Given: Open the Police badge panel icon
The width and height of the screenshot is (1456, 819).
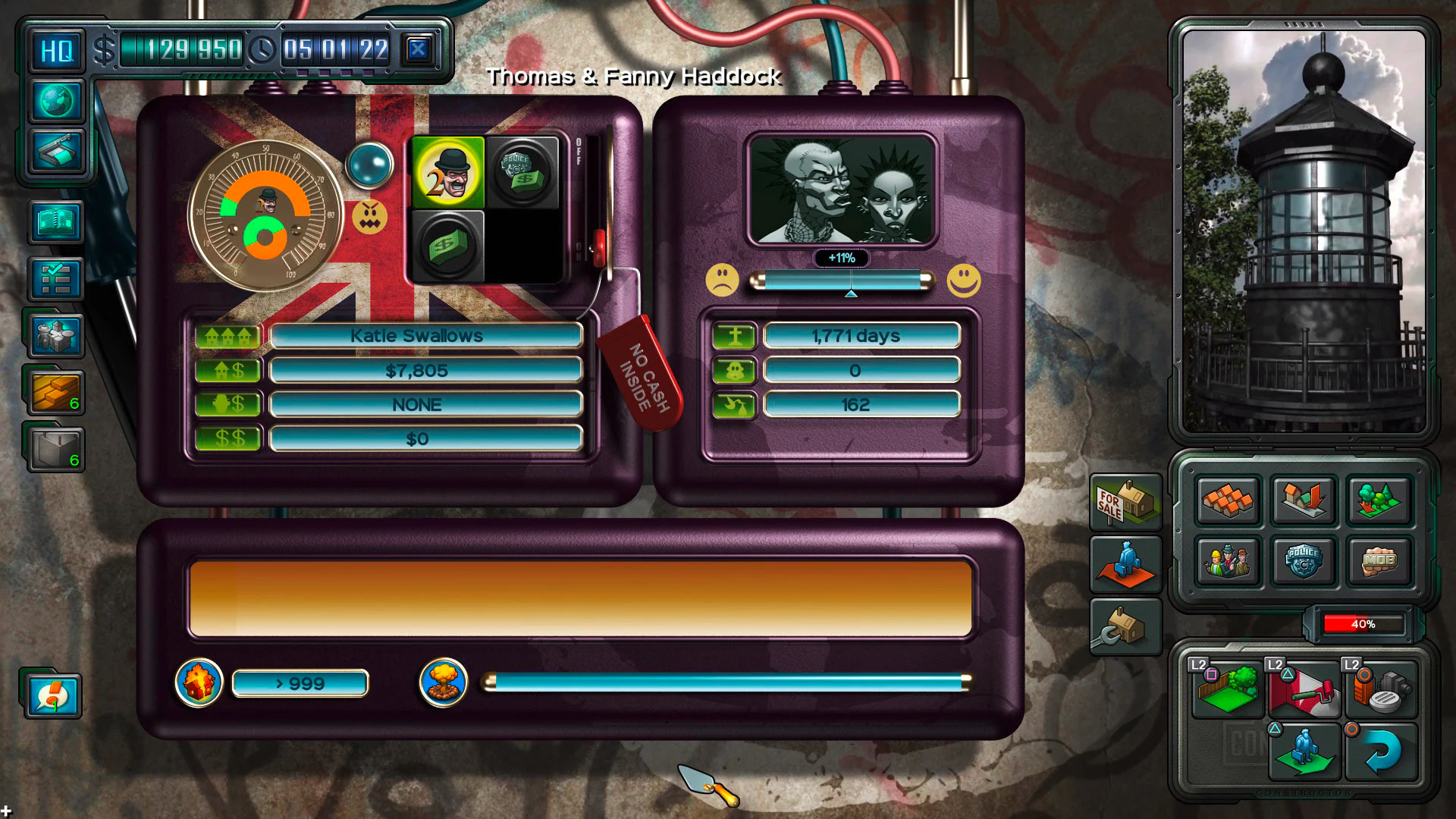Looking at the screenshot, I should [x=1304, y=561].
